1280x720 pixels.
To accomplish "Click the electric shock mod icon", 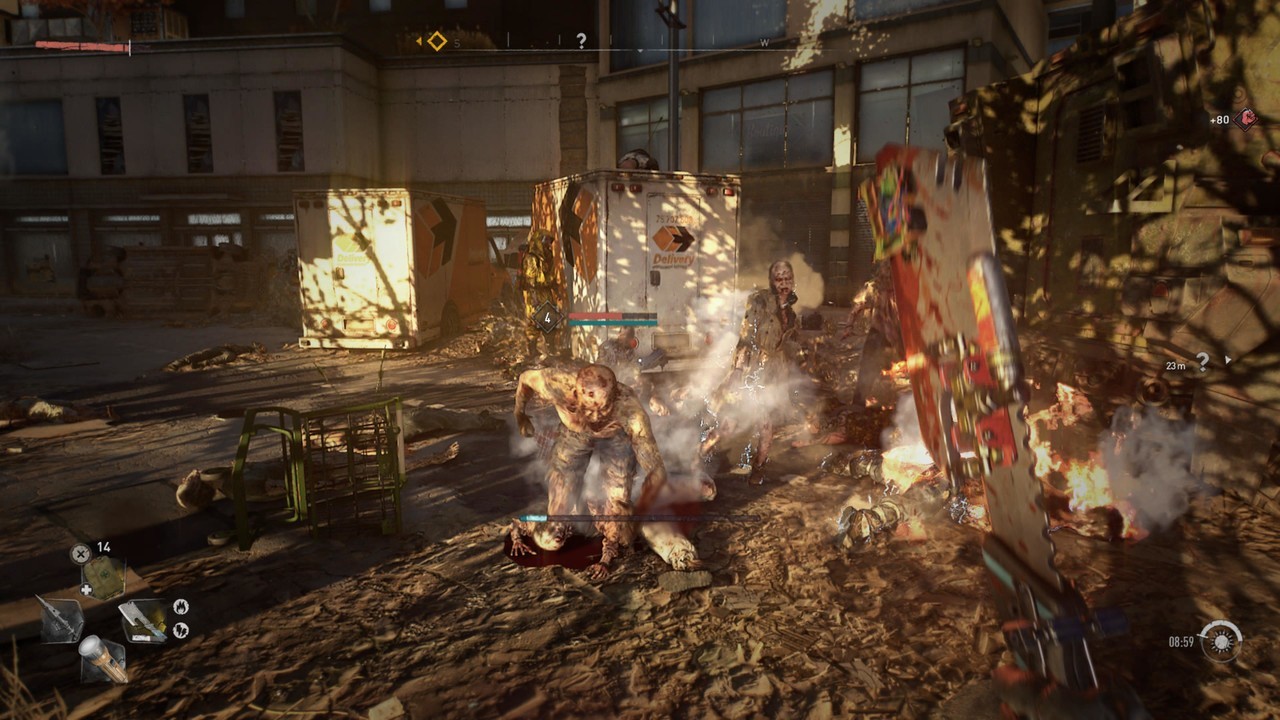I will click(182, 629).
